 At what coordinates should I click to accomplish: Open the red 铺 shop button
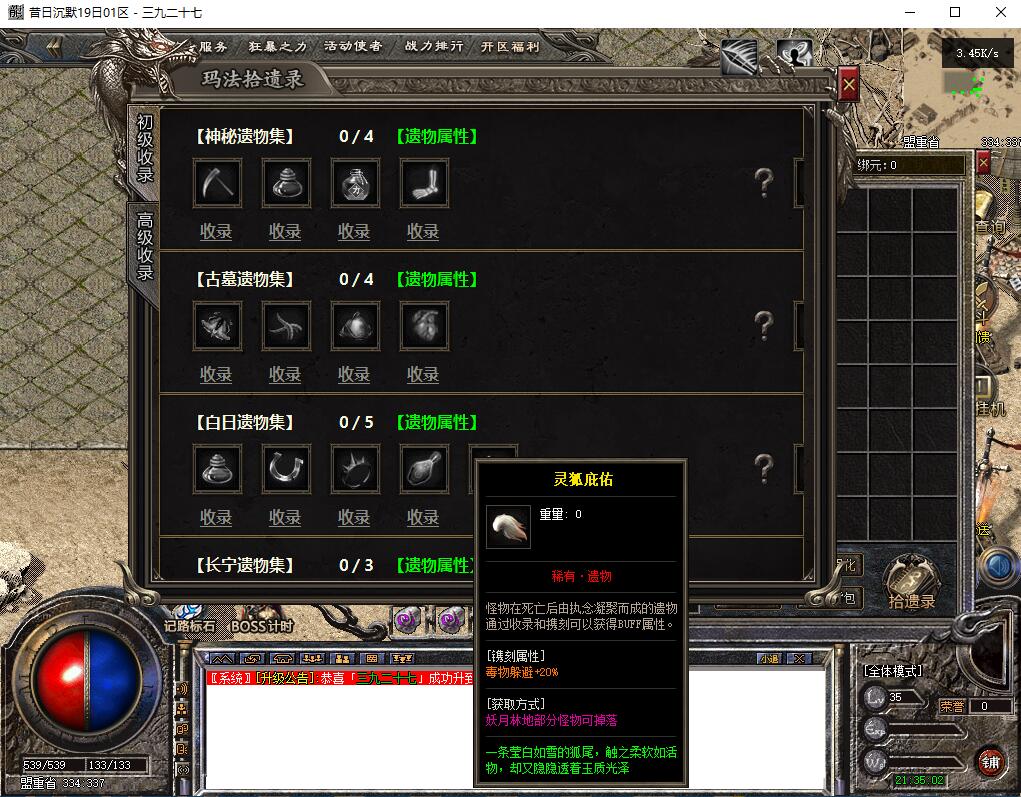click(x=991, y=761)
